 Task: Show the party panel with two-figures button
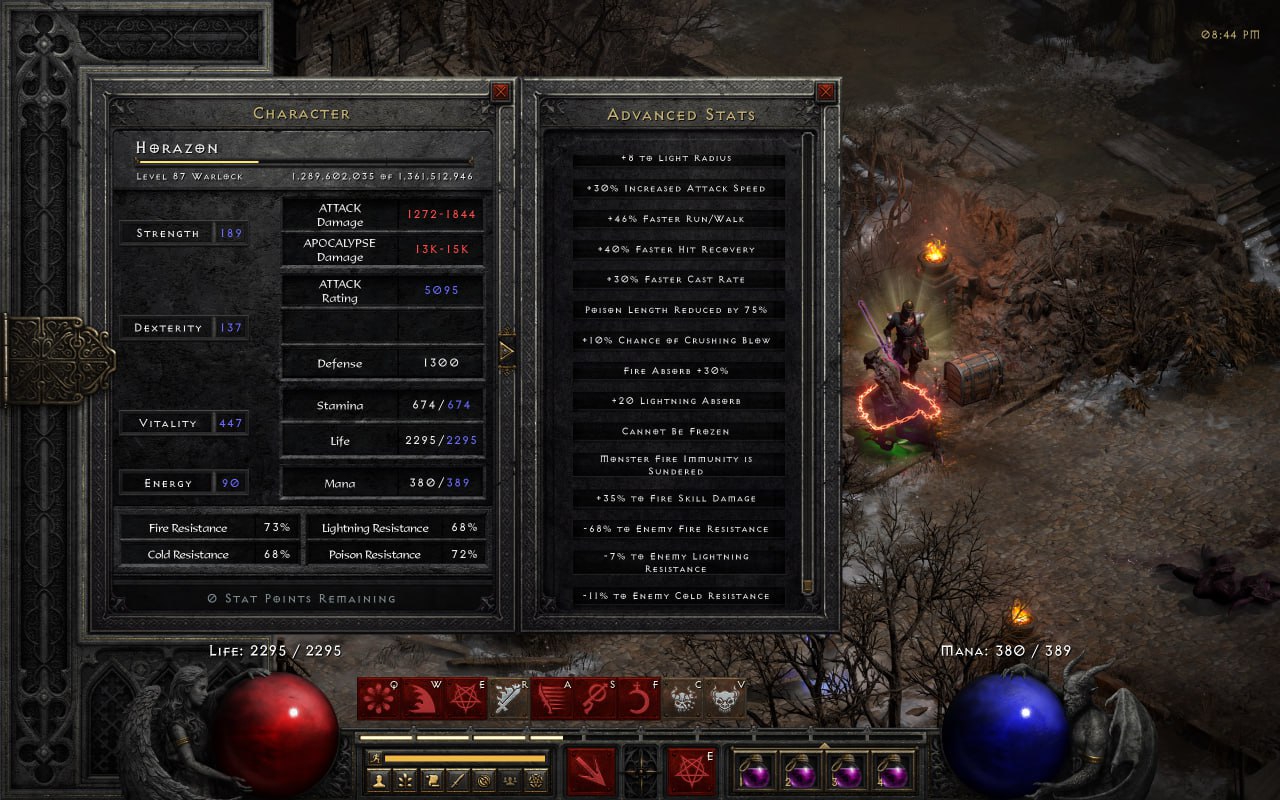tap(509, 779)
